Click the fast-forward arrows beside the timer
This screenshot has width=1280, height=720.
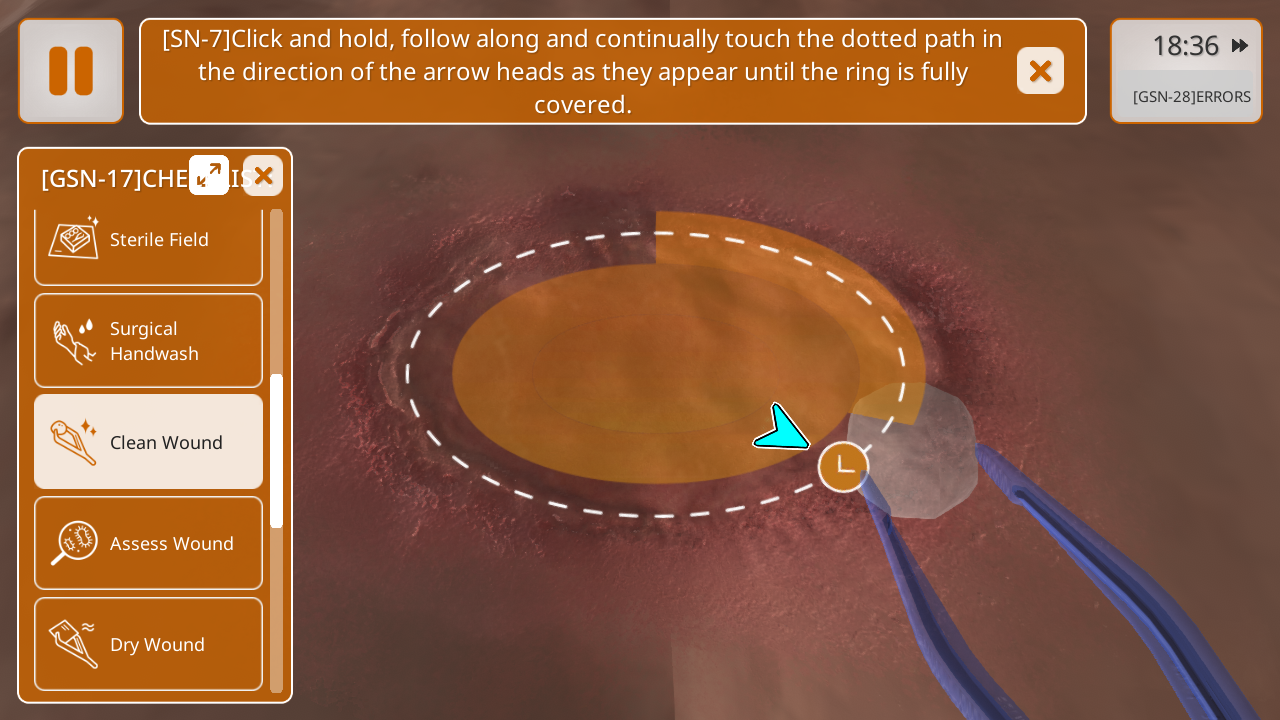1240,46
